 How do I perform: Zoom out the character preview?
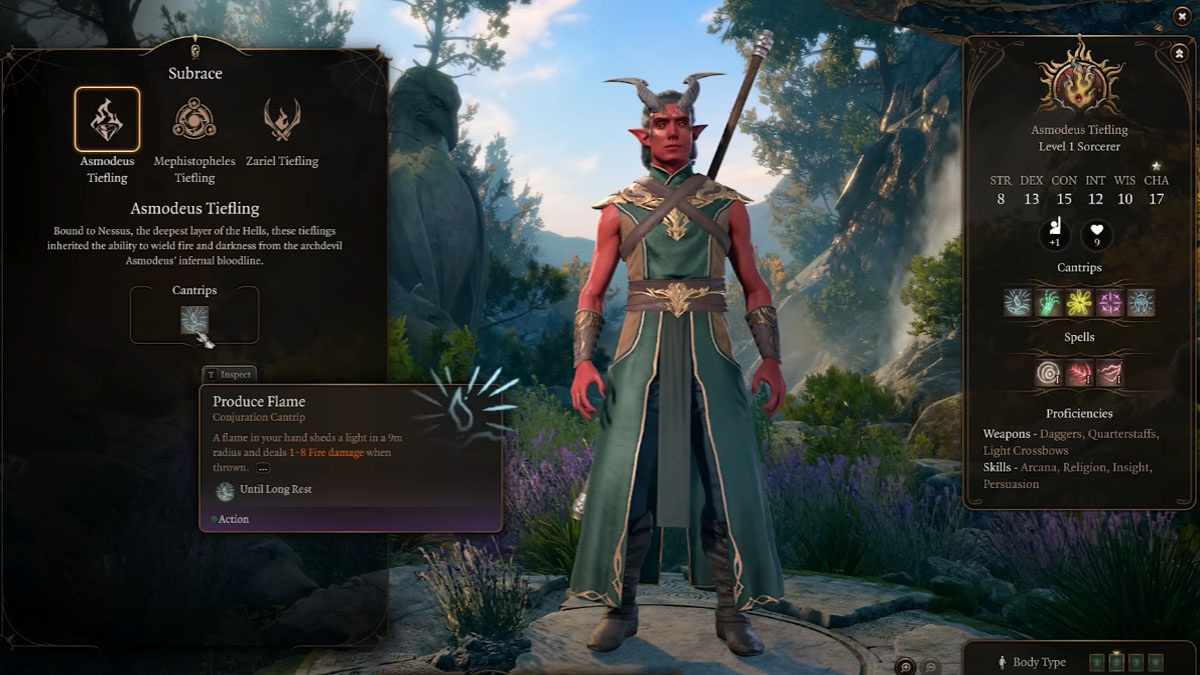click(930, 665)
